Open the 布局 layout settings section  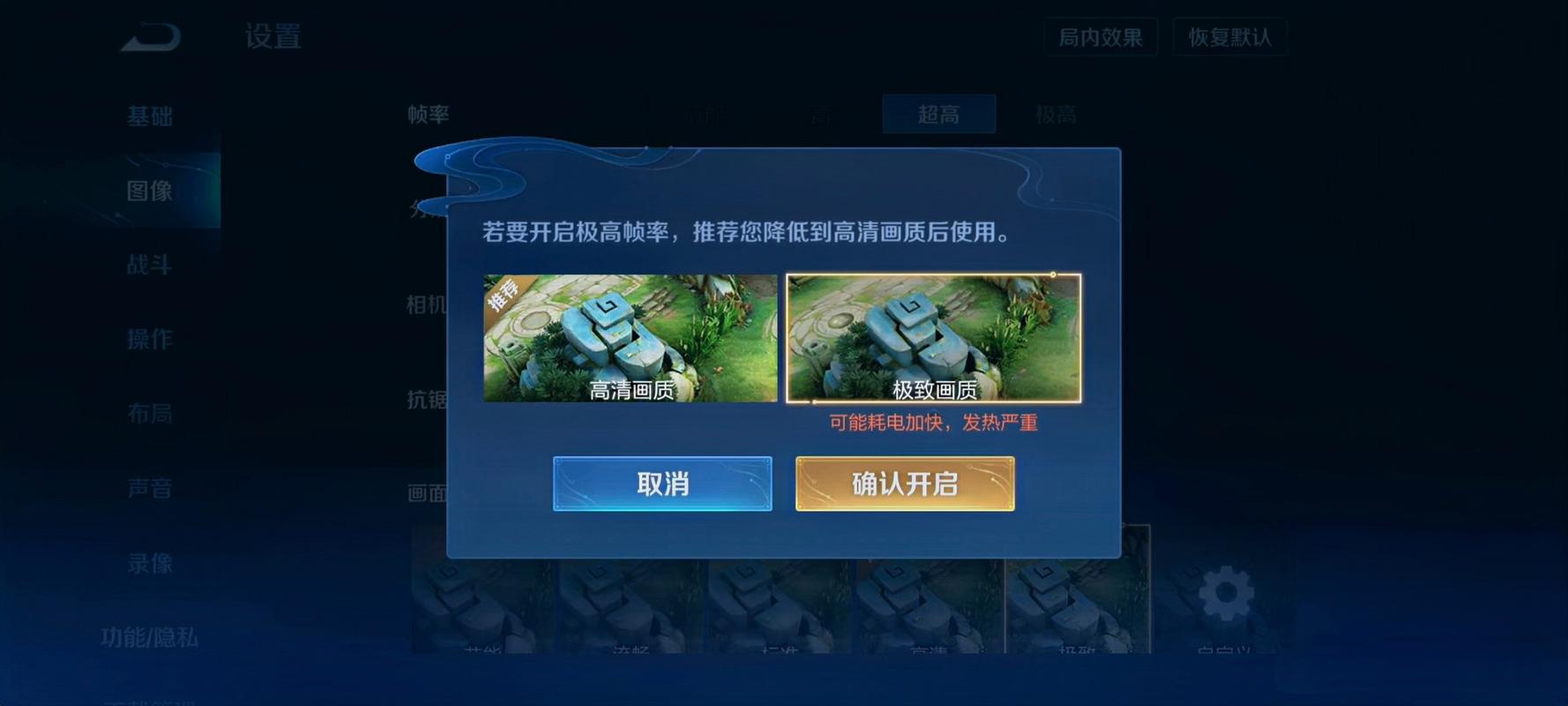coord(152,414)
